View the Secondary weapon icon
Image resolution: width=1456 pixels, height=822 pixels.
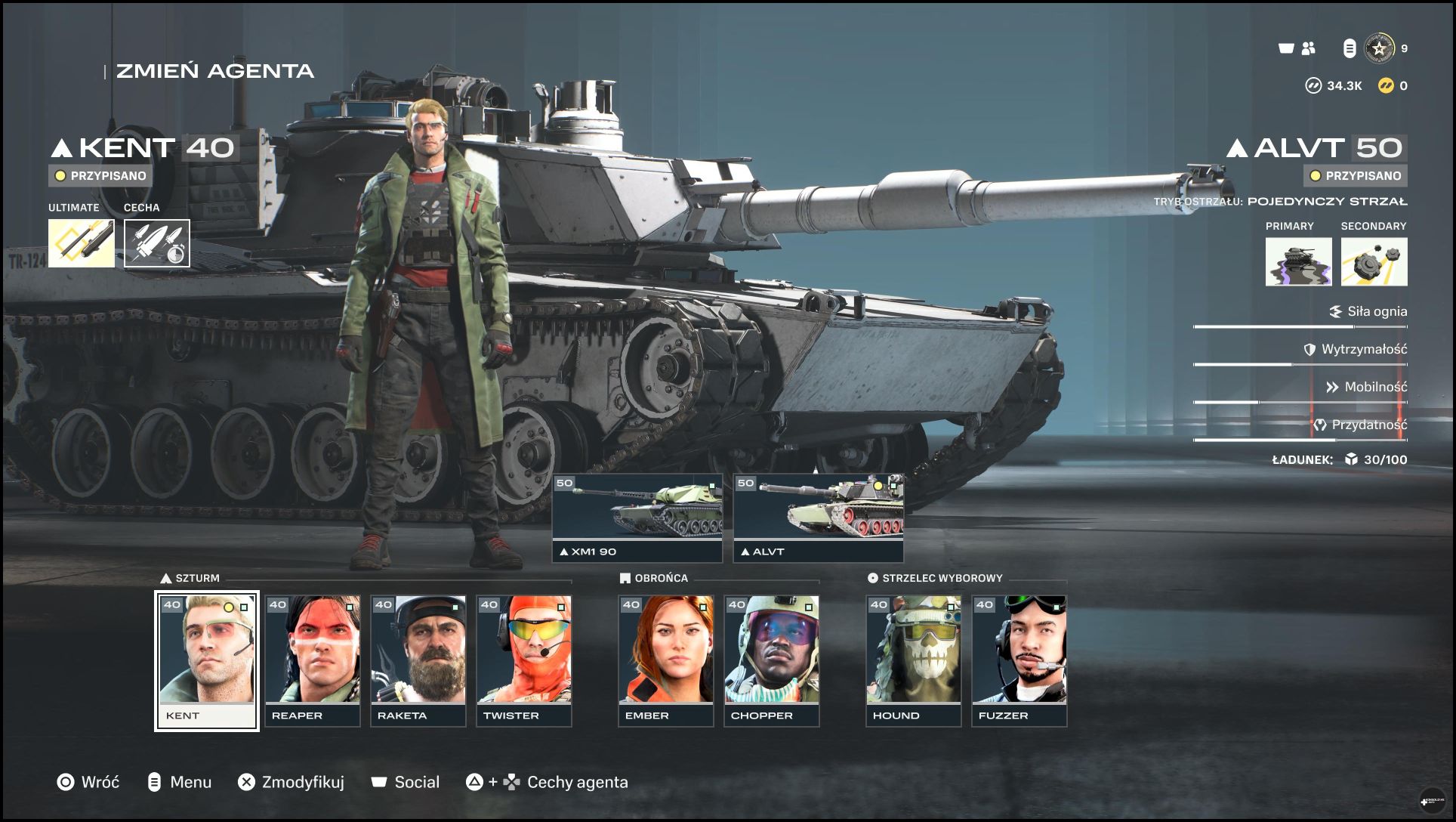(1374, 261)
